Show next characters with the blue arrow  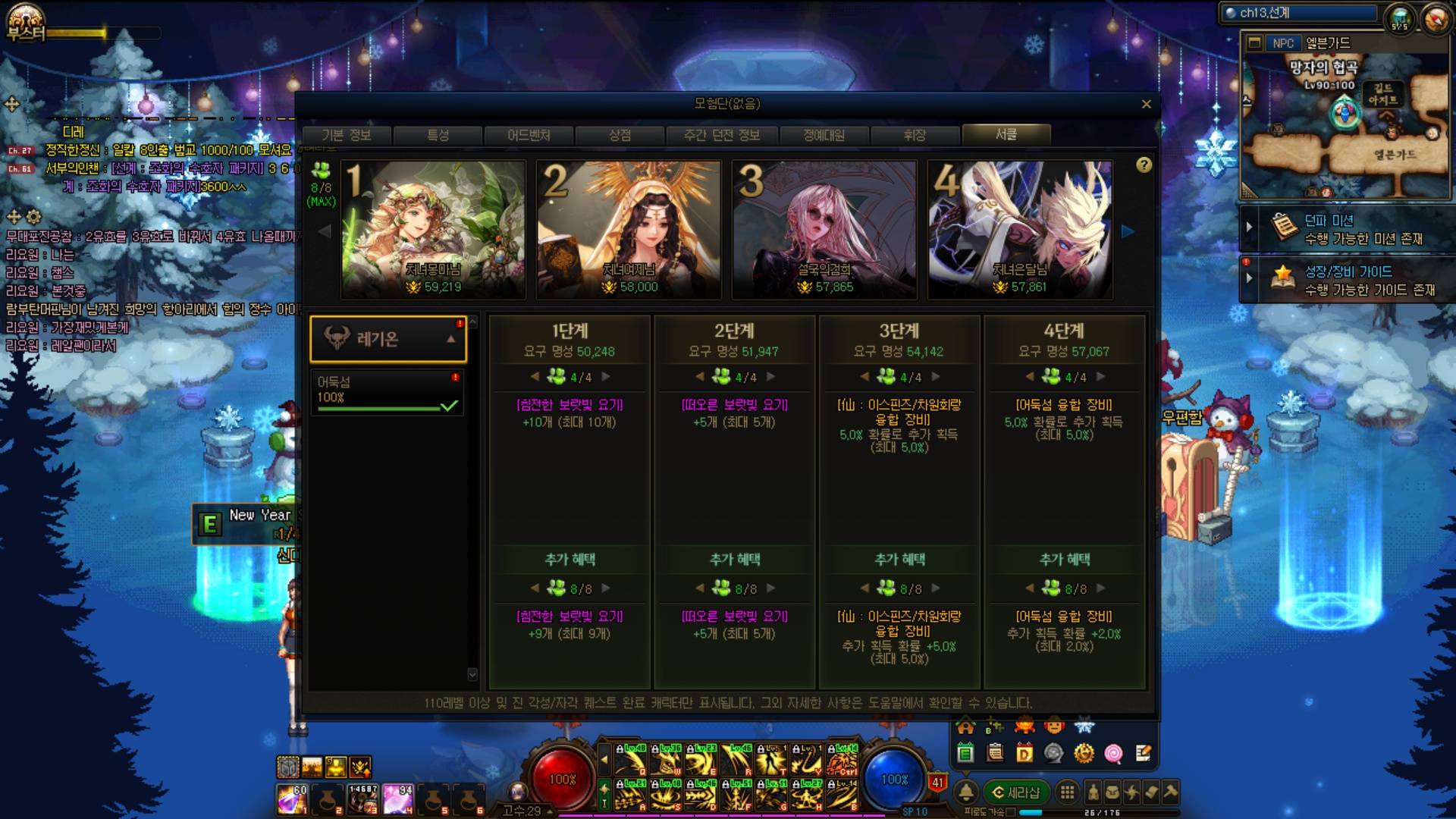point(1128,231)
